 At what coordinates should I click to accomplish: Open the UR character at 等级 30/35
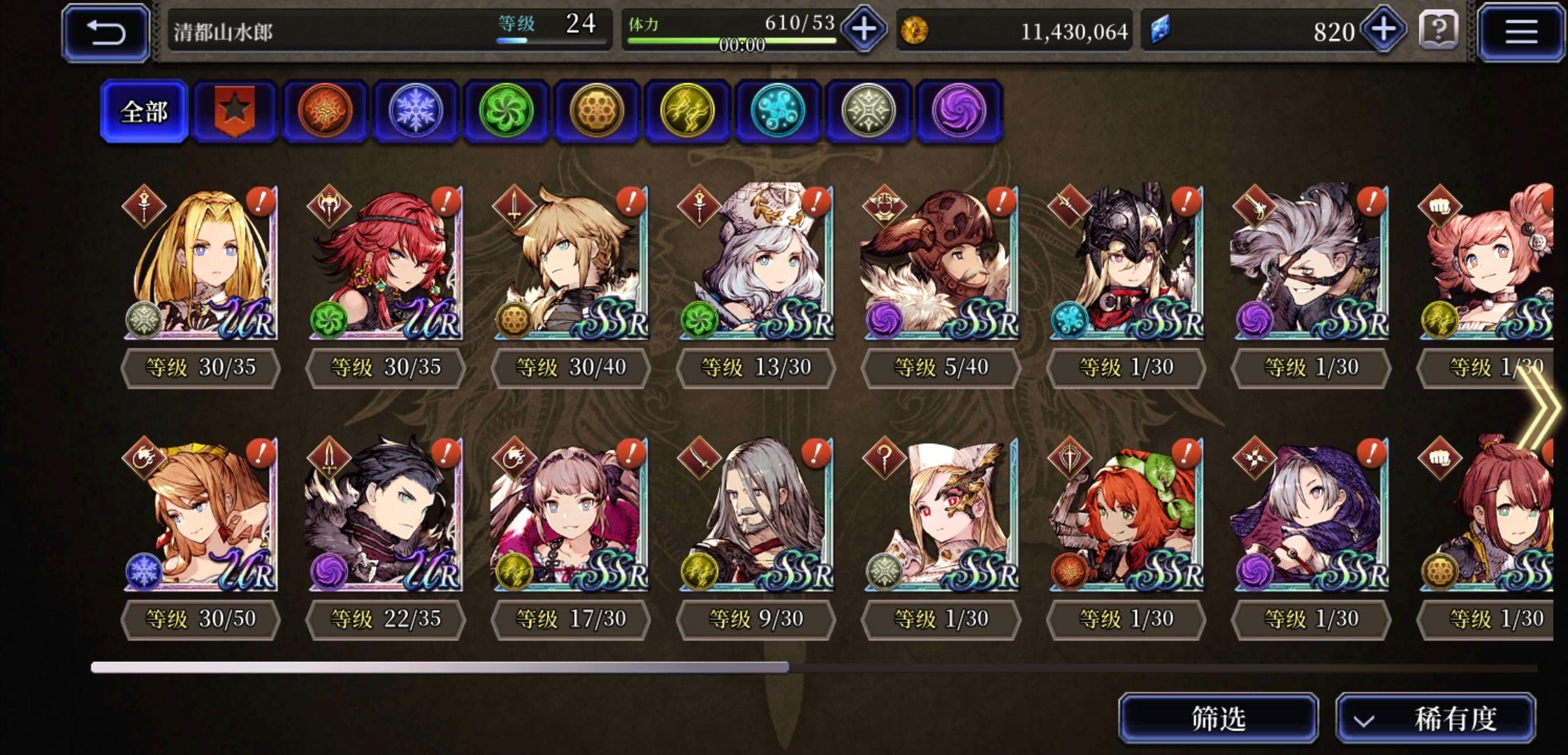[x=198, y=266]
